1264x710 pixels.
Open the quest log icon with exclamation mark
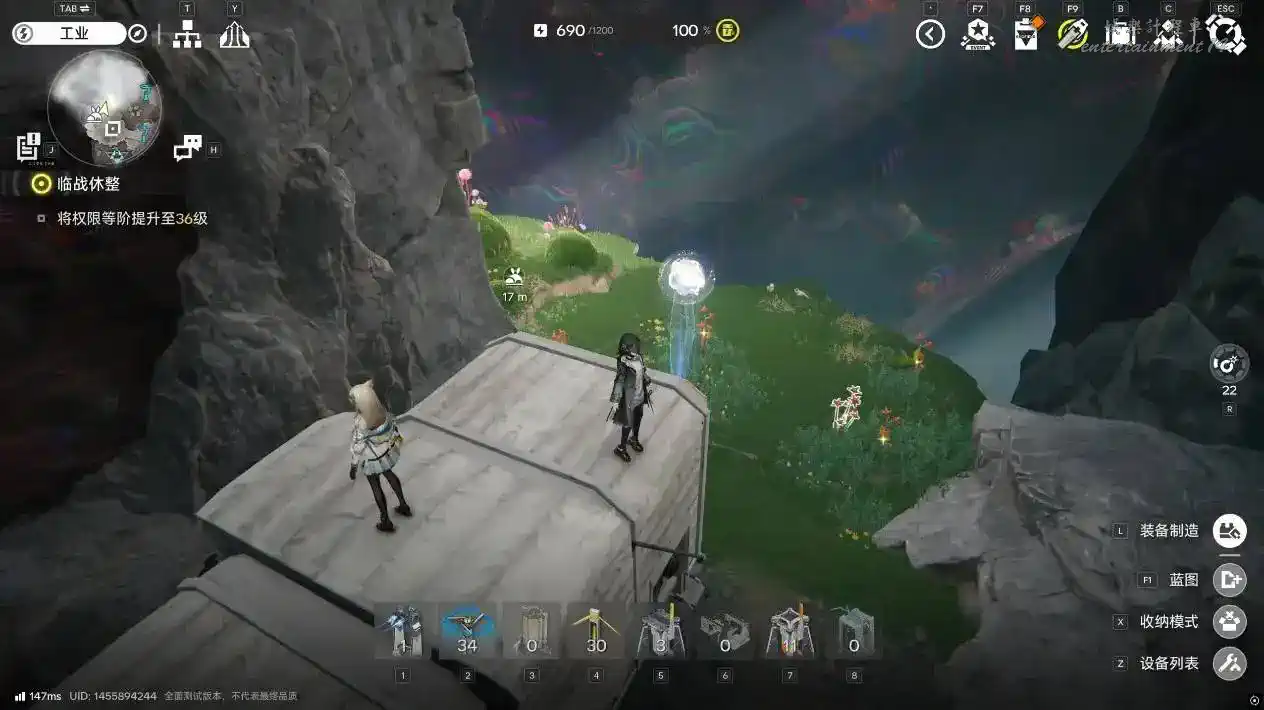coord(28,147)
